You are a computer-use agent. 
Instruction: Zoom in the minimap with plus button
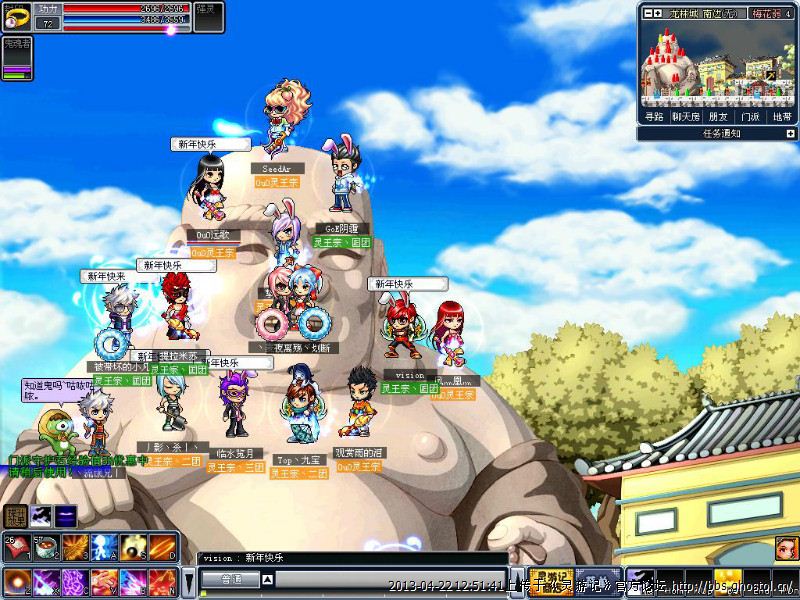coord(657,14)
